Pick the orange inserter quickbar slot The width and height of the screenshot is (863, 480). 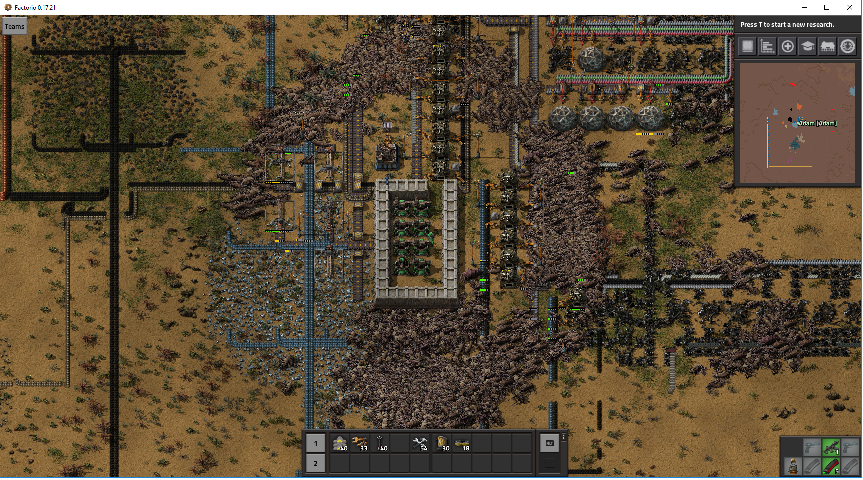(360, 443)
